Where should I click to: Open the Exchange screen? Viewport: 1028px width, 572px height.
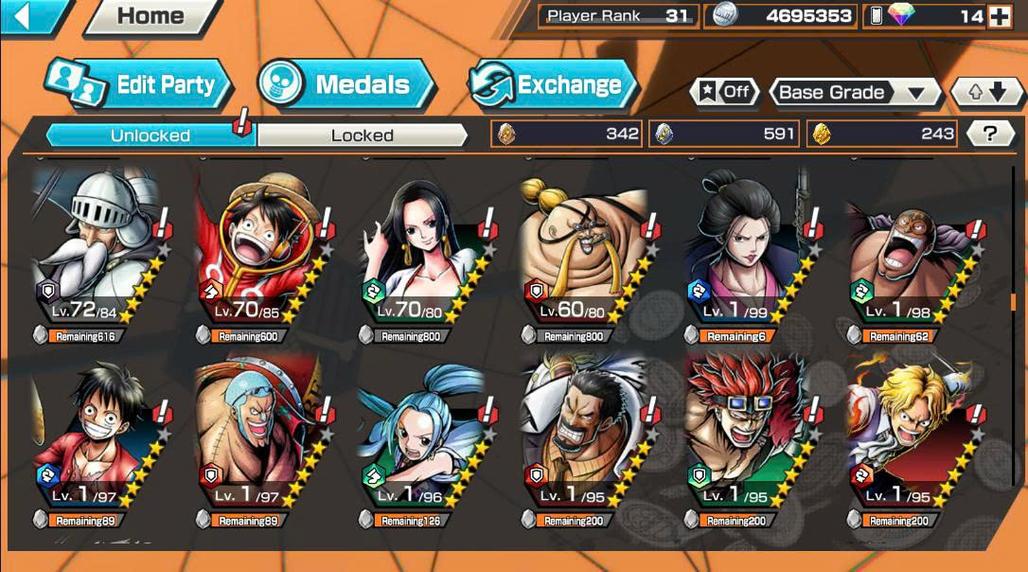[553, 85]
